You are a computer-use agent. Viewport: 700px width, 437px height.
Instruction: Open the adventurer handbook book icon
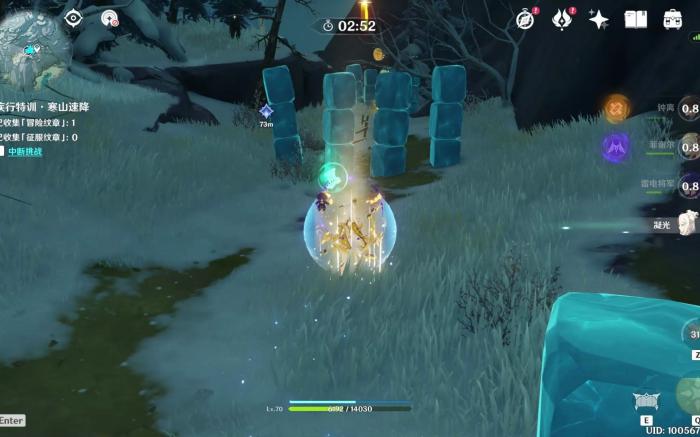tap(636, 19)
